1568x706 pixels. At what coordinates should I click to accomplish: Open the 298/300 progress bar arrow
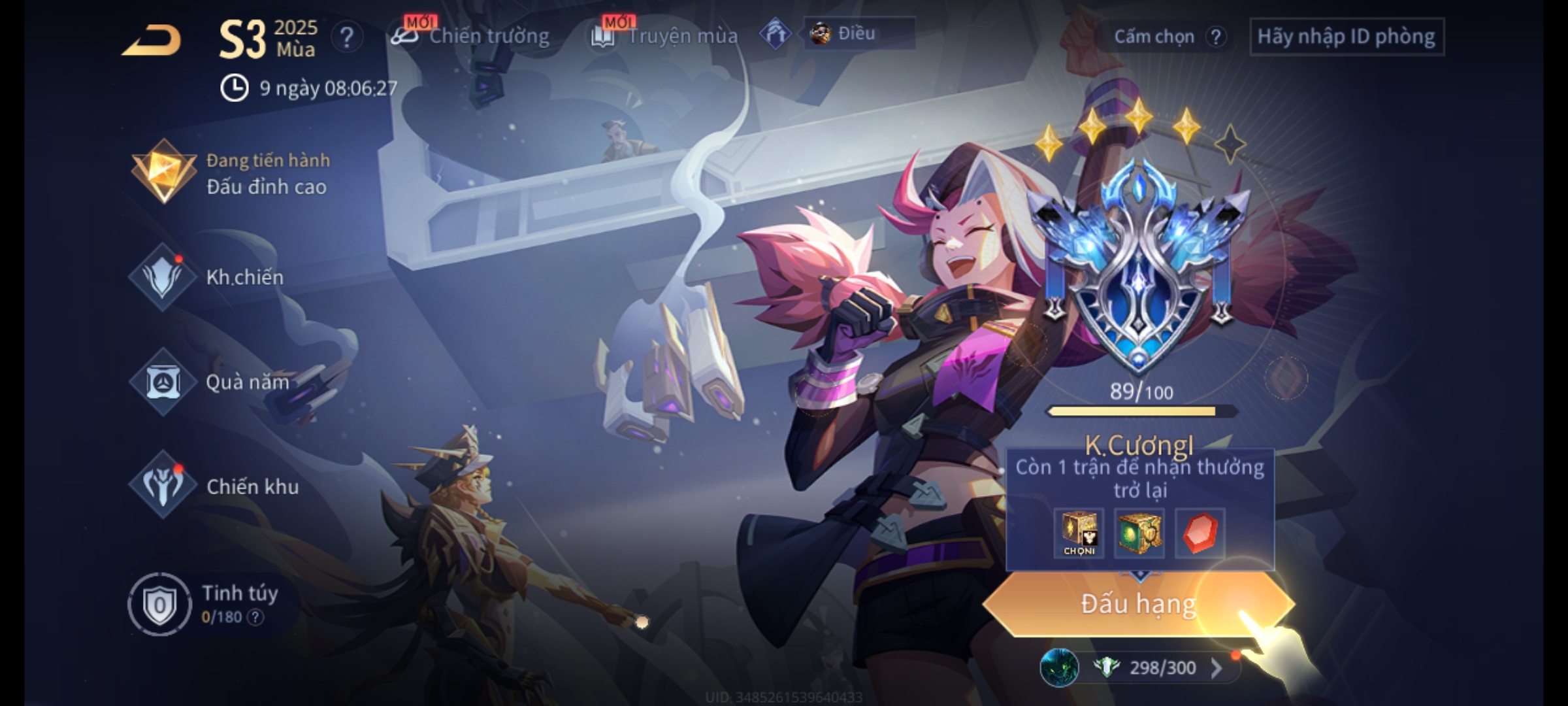[x=1216, y=667]
